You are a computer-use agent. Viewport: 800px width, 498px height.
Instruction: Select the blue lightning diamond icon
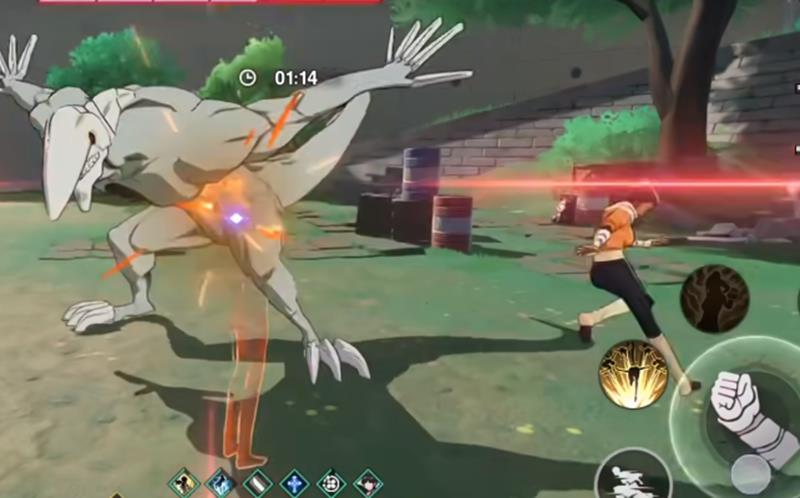tap(220, 484)
